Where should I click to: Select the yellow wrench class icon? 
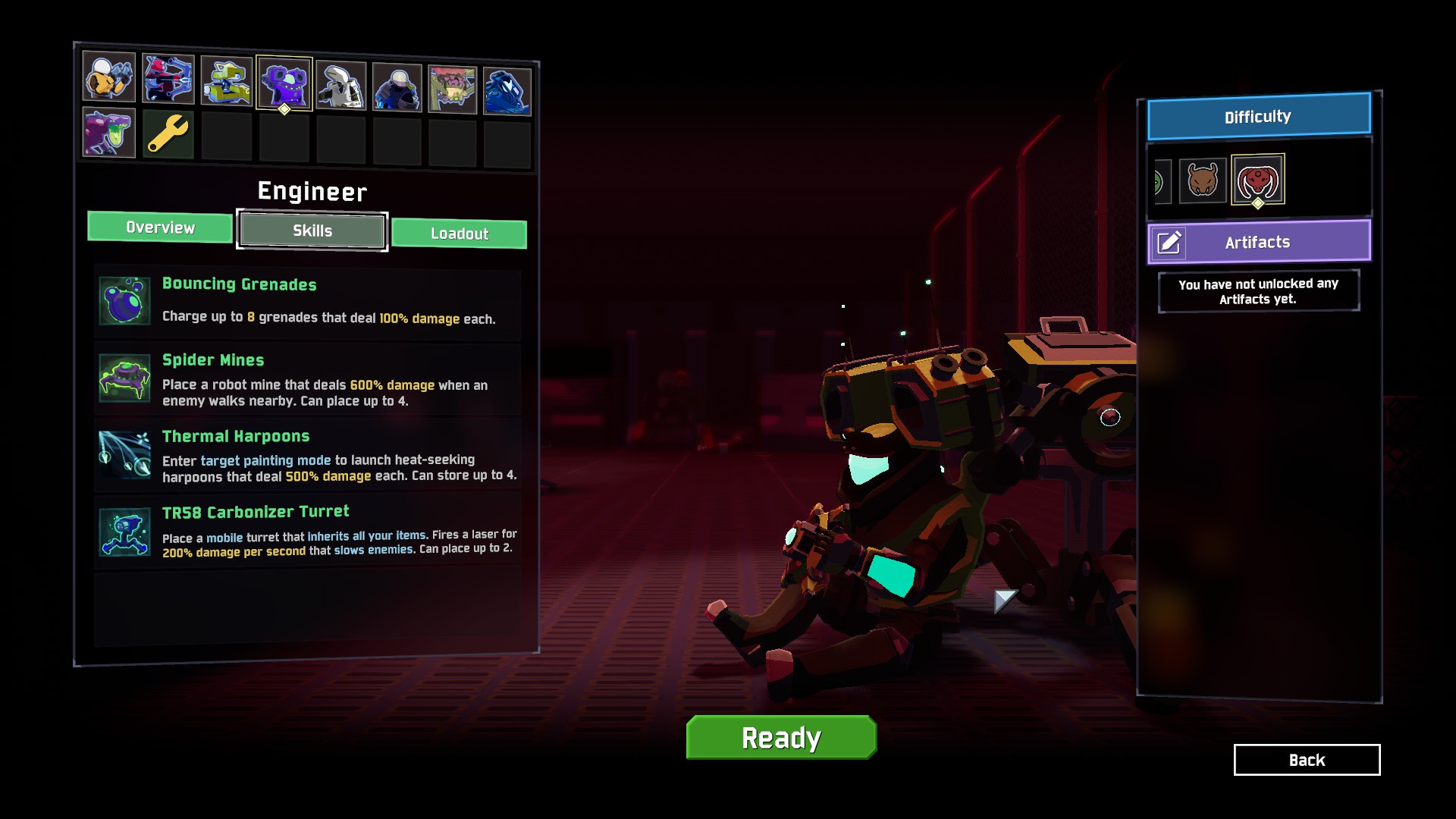click(167, 134)
